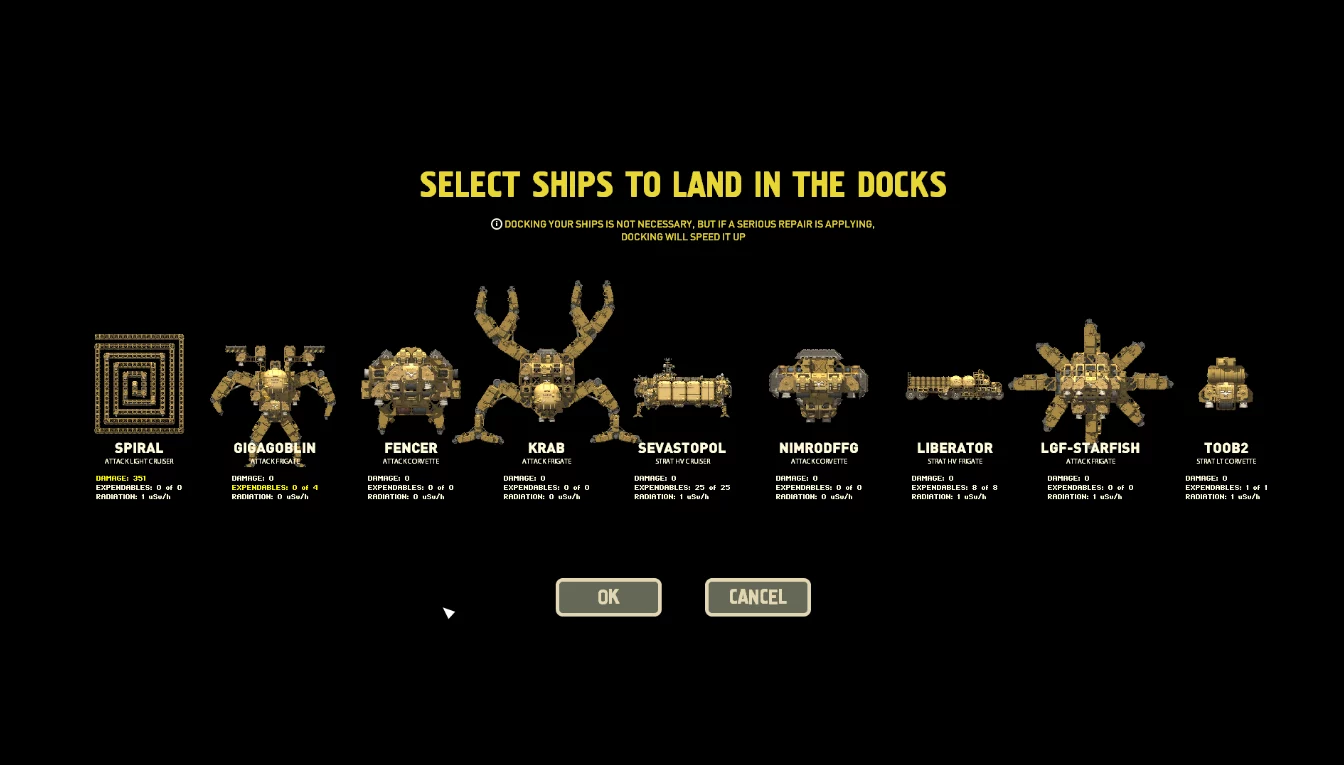
Task: Click the LIBERATOR ship name label
Action: (x=954, y=448)
